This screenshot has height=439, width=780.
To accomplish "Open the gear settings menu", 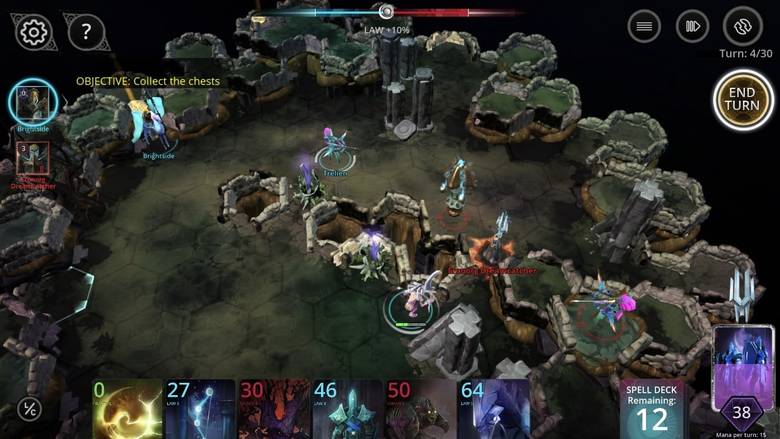I will (33, 32).
